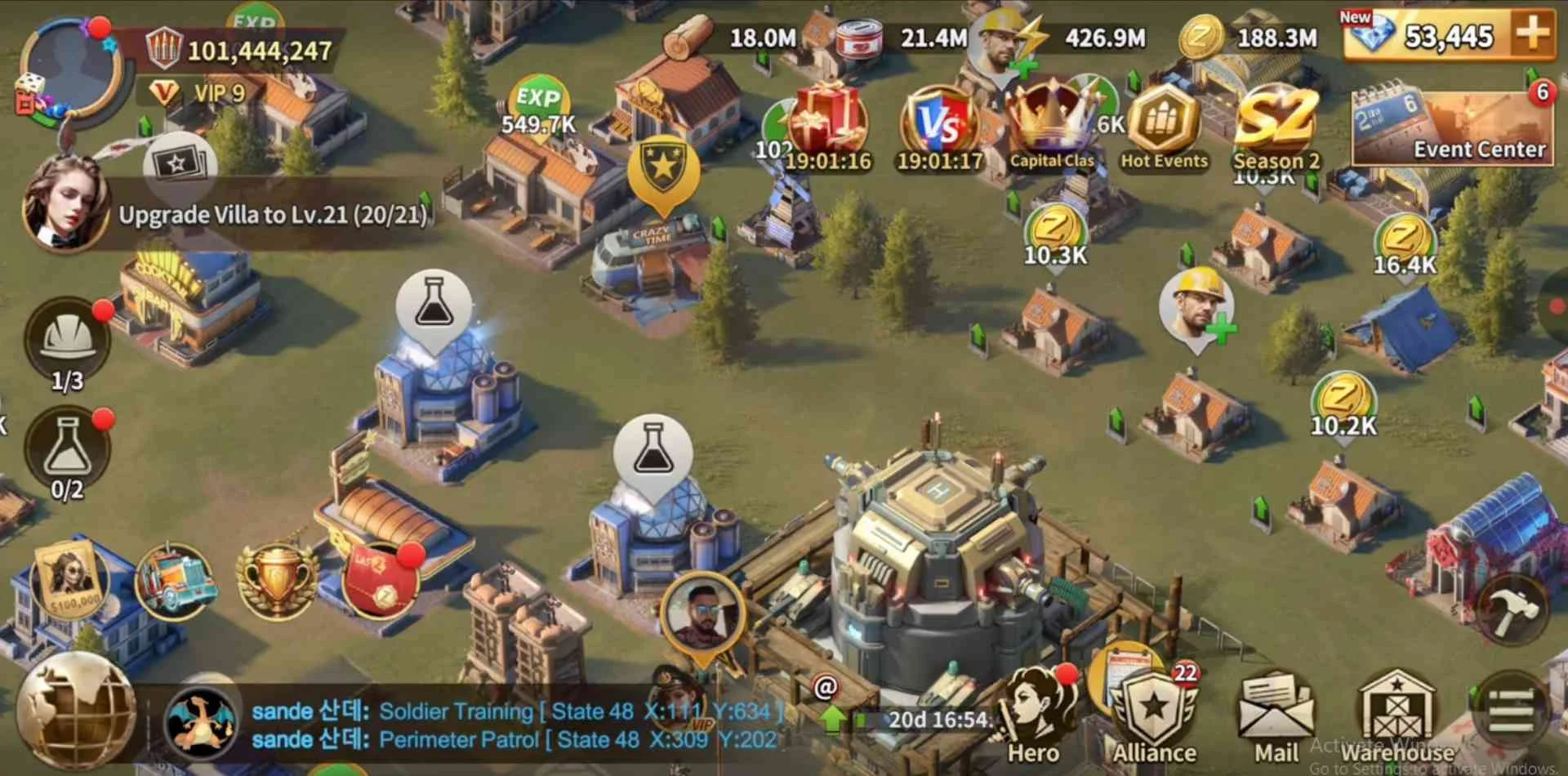Screen dimensions: 1568x776
Task: Open Hot Events
Action: coord(1164,127)
